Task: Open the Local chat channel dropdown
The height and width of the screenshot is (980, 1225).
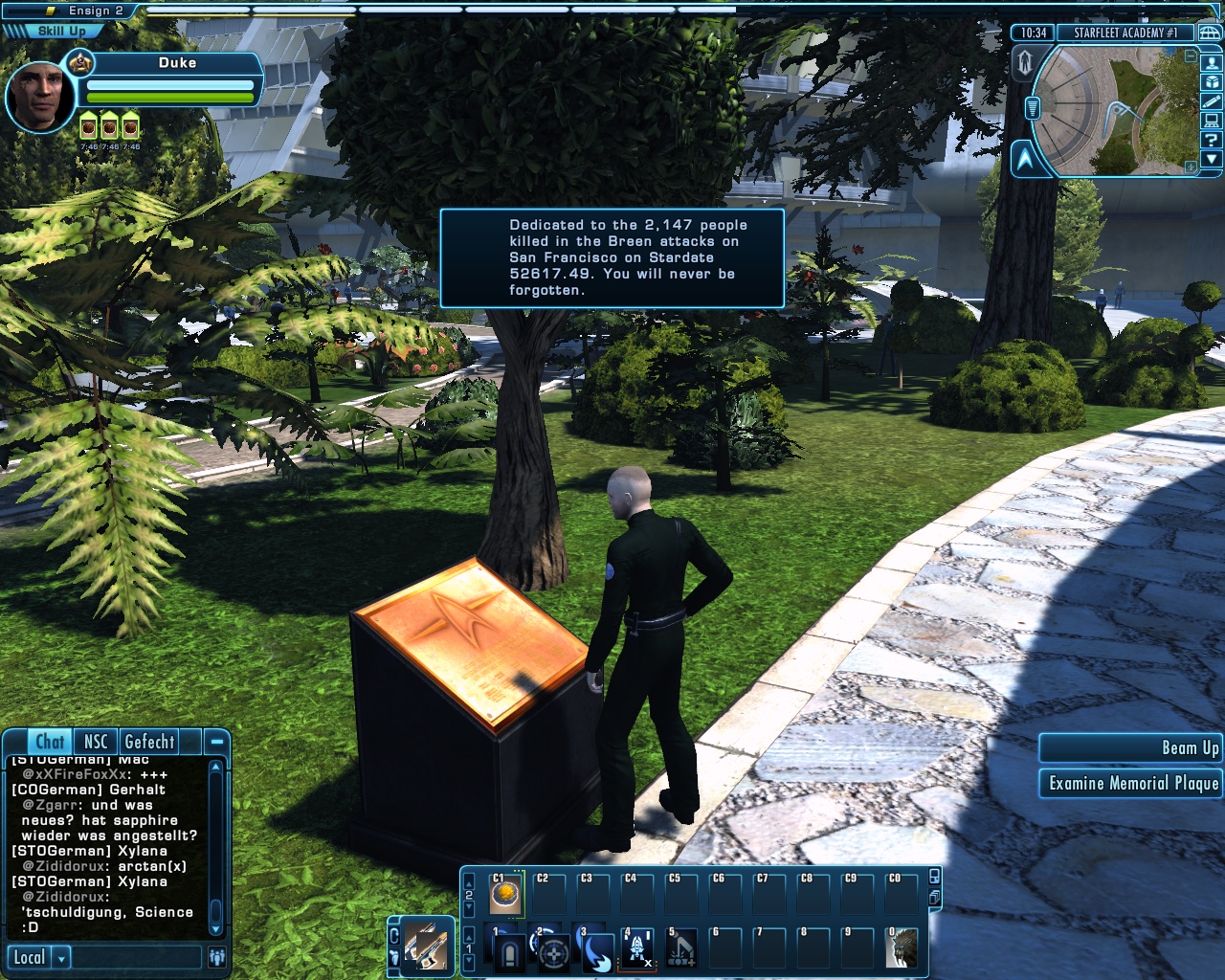Action: point(62,958)
